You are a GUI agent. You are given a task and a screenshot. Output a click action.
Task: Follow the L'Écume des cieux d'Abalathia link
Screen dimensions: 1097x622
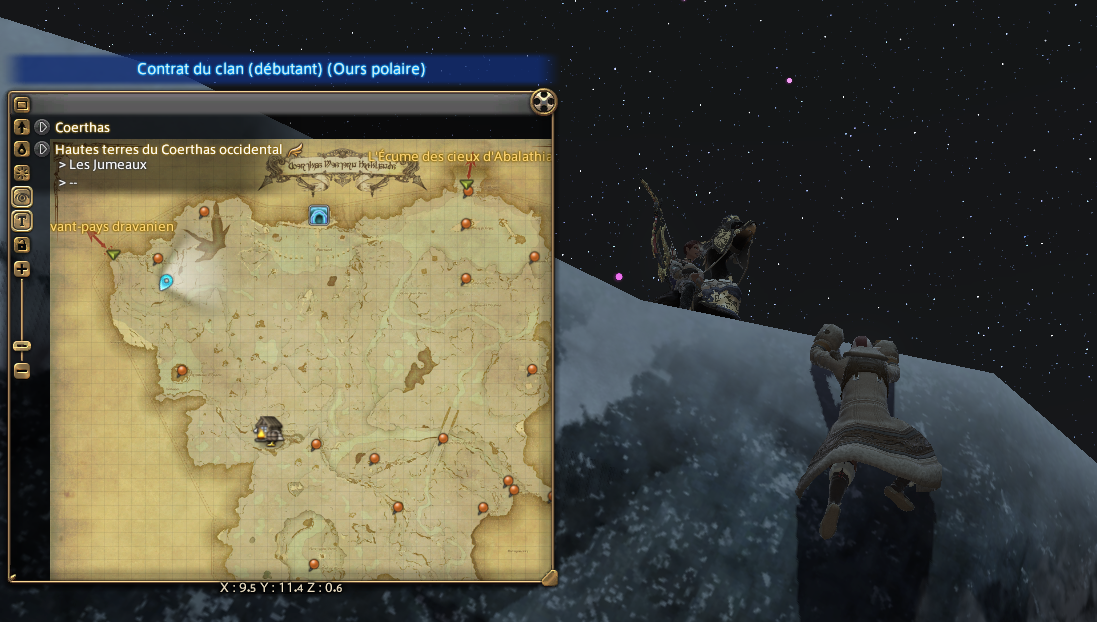pyautogui.click(x=460, y=157)
